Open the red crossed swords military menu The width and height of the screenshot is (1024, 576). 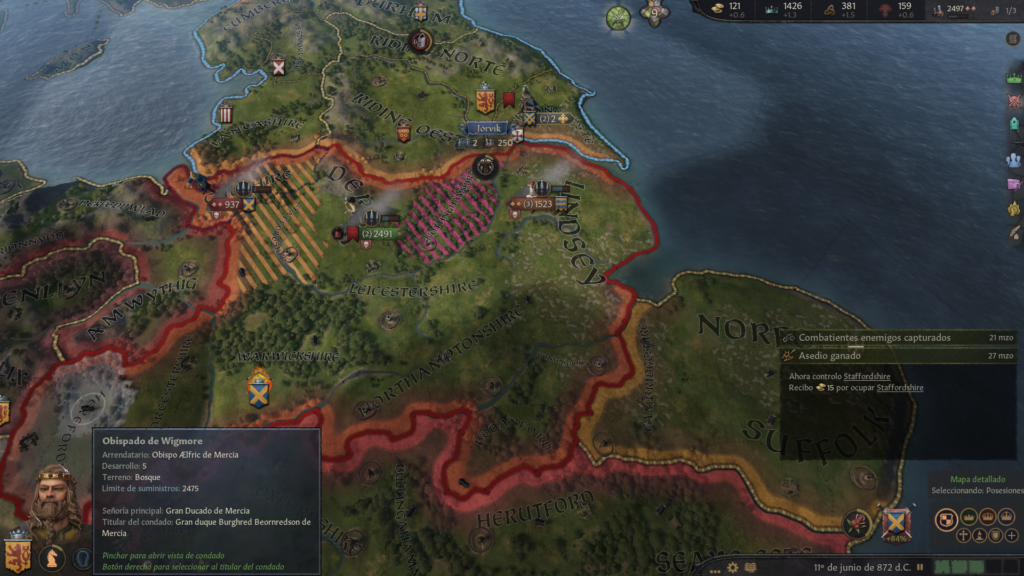point(1014,102)
